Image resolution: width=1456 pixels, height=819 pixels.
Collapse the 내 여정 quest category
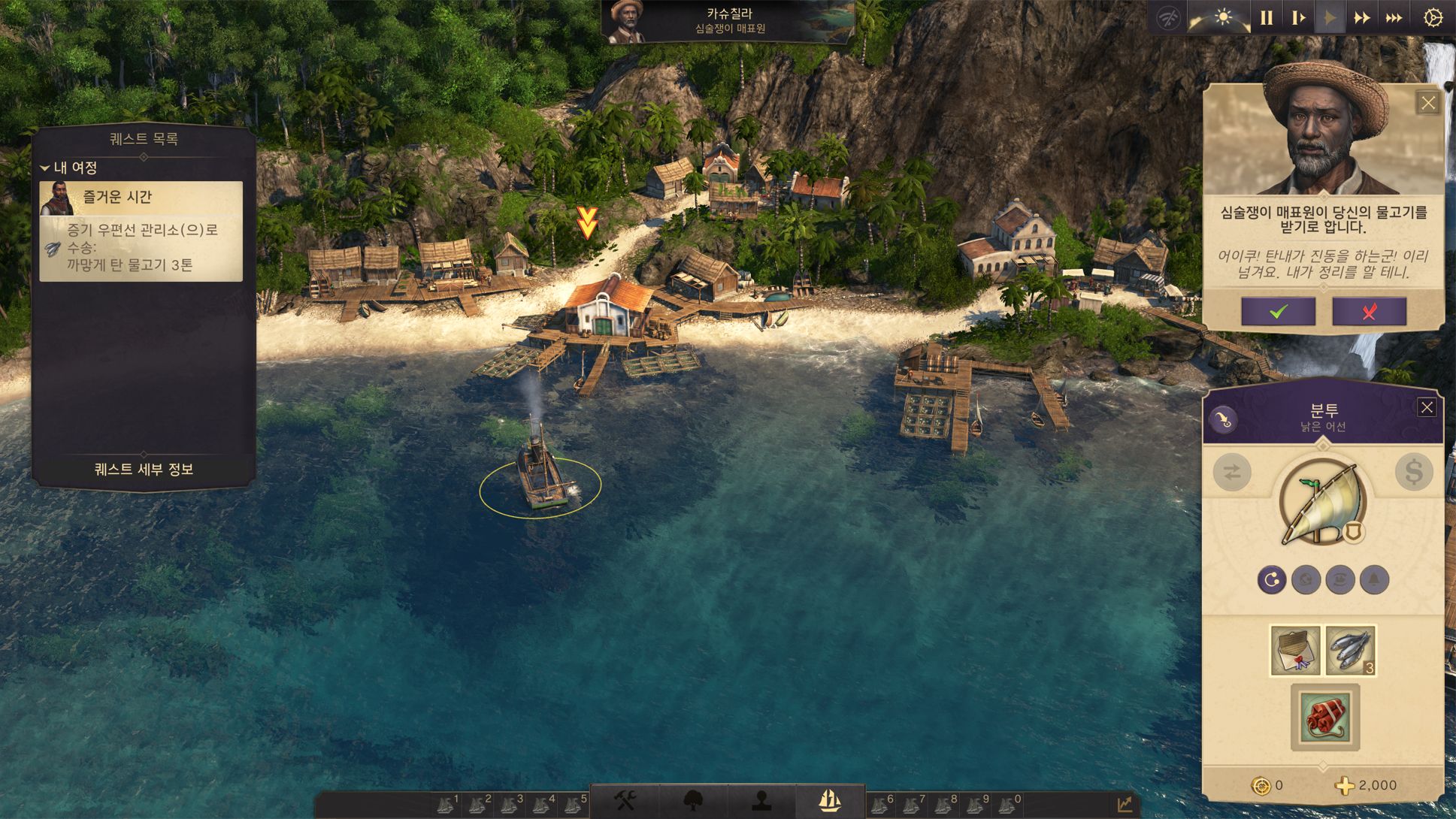46,168
